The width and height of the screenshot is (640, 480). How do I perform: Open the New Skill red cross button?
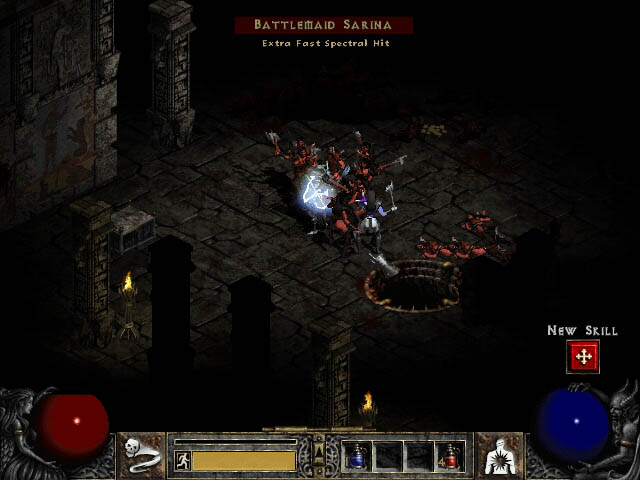[x=582, y=356]
